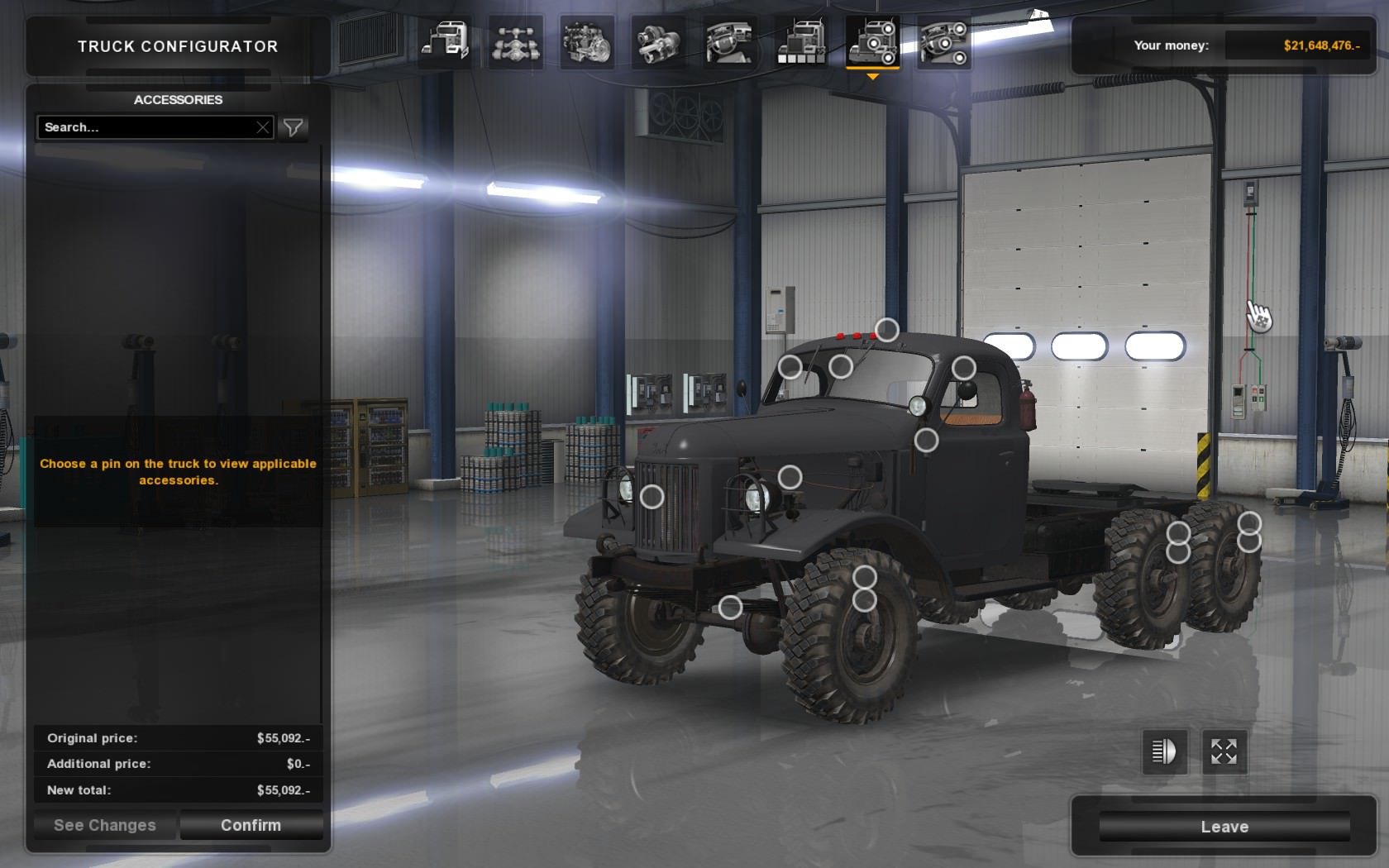This screenshot has height=868, width=1389.
Task: Click the Confirm button
Action: click(251, 824)
